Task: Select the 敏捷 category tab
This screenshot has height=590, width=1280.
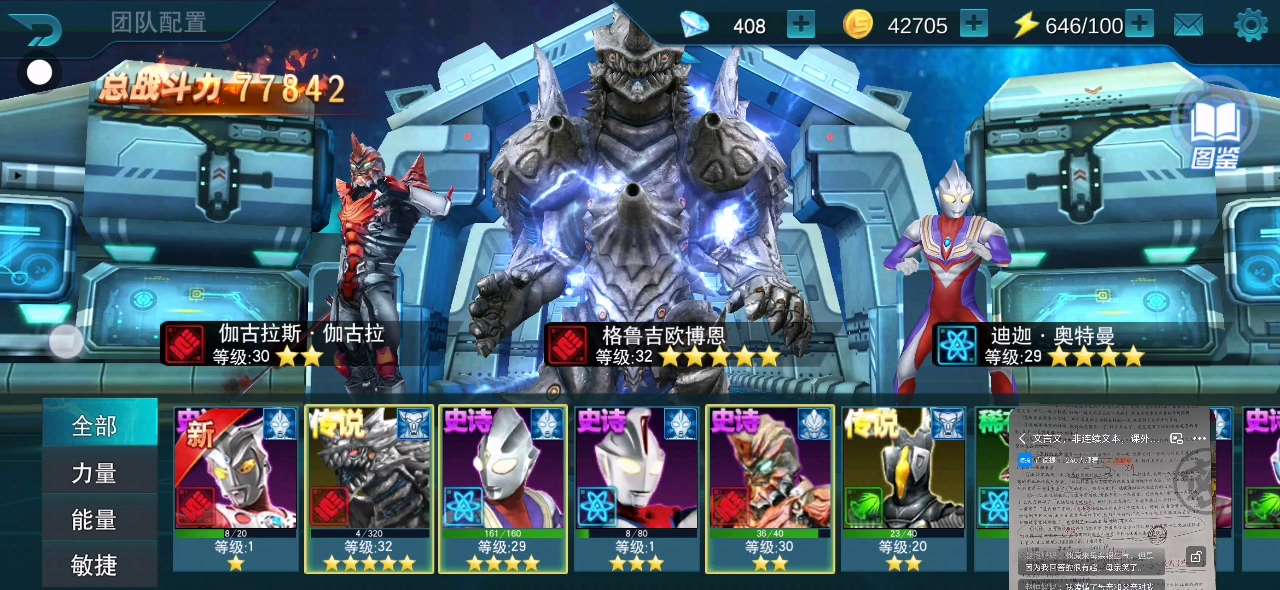Action: [x=98, y=566]
